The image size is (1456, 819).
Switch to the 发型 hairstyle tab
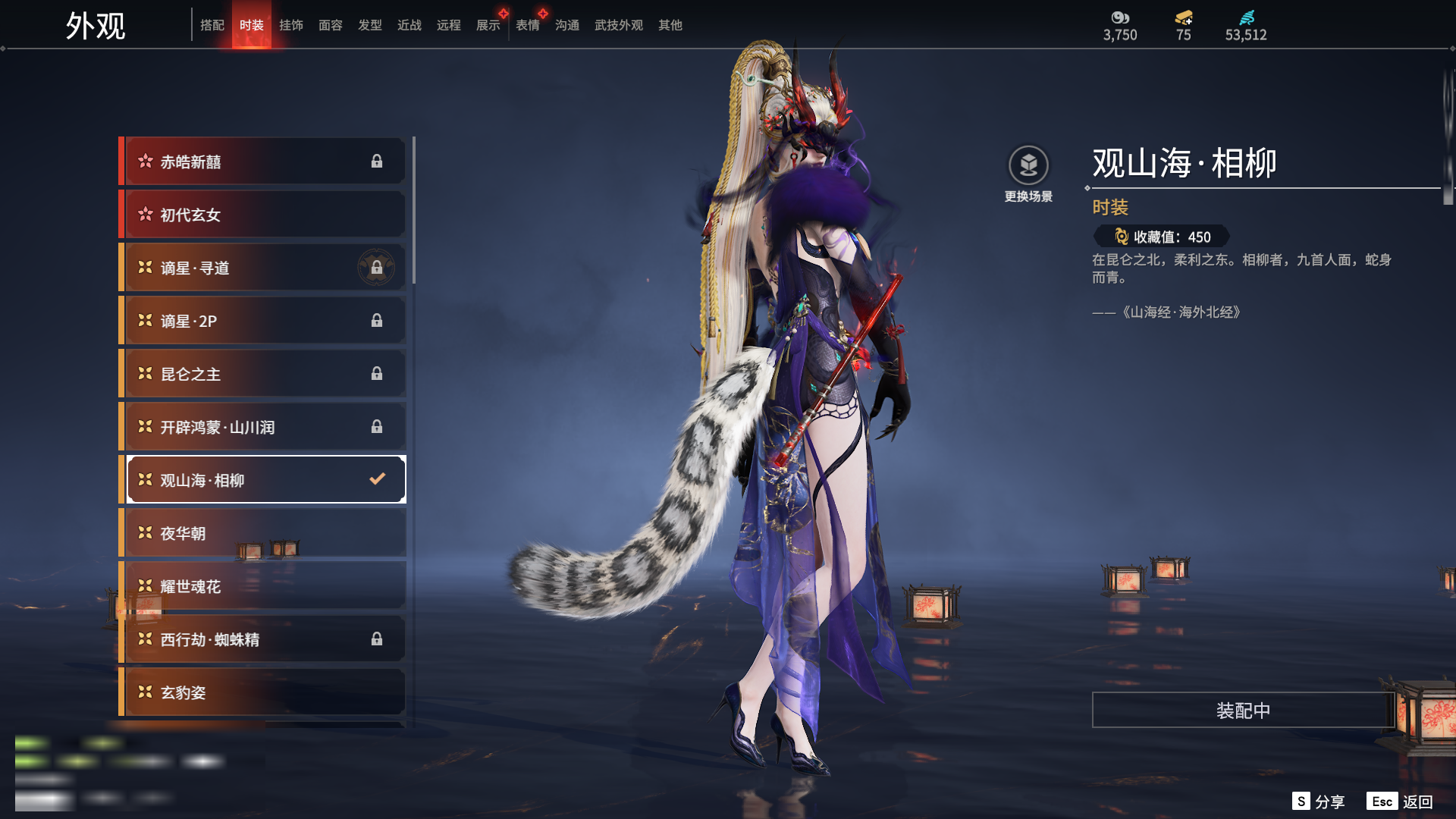point(370,25)
